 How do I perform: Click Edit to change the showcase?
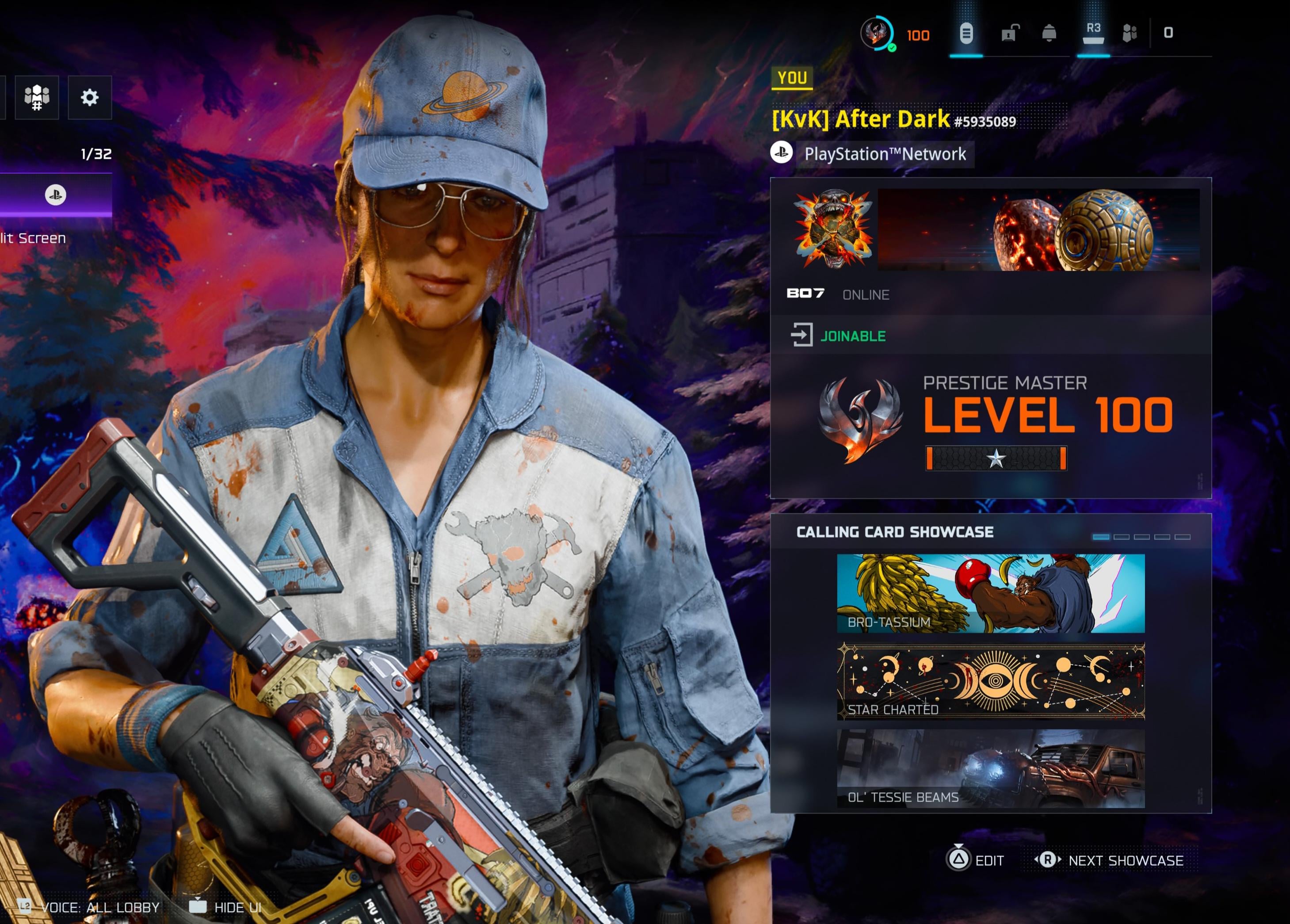(x=976, y=860)
